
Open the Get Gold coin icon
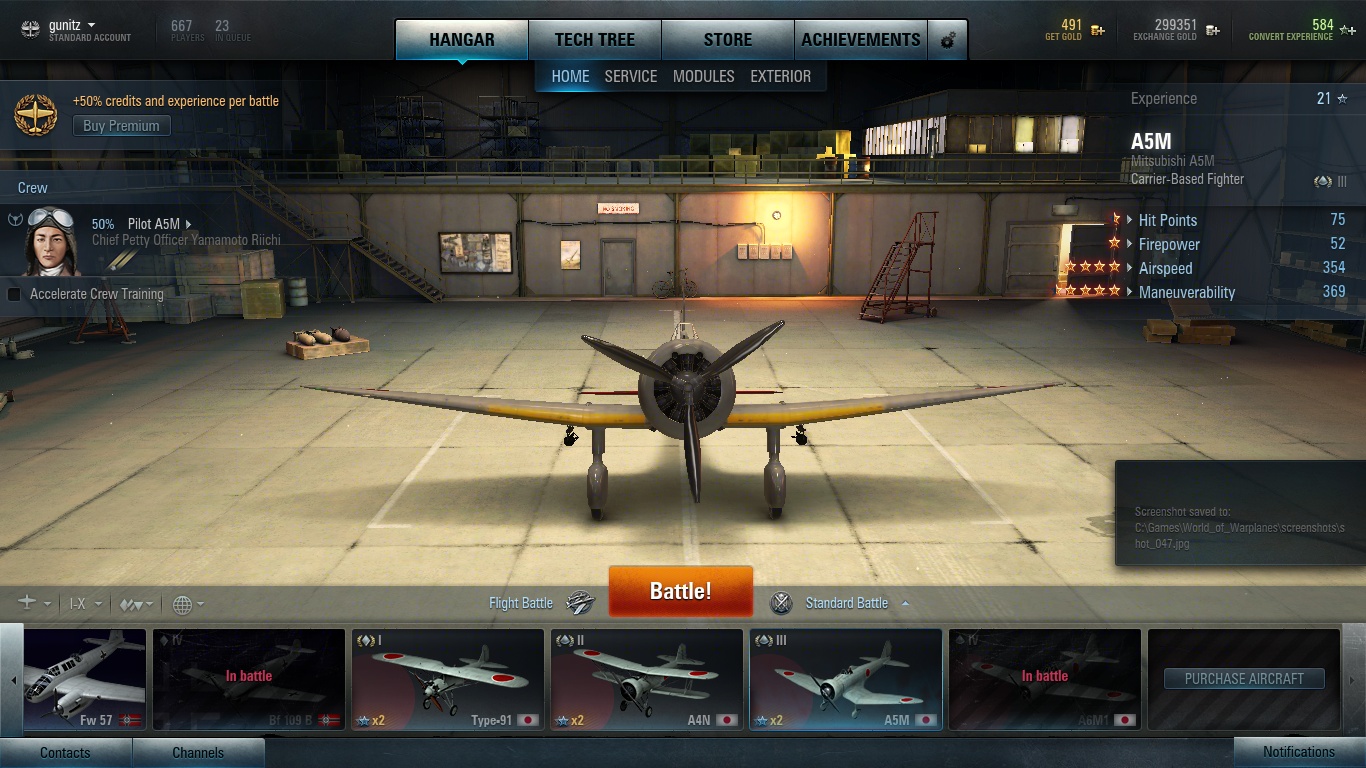tap(1097, 31)
